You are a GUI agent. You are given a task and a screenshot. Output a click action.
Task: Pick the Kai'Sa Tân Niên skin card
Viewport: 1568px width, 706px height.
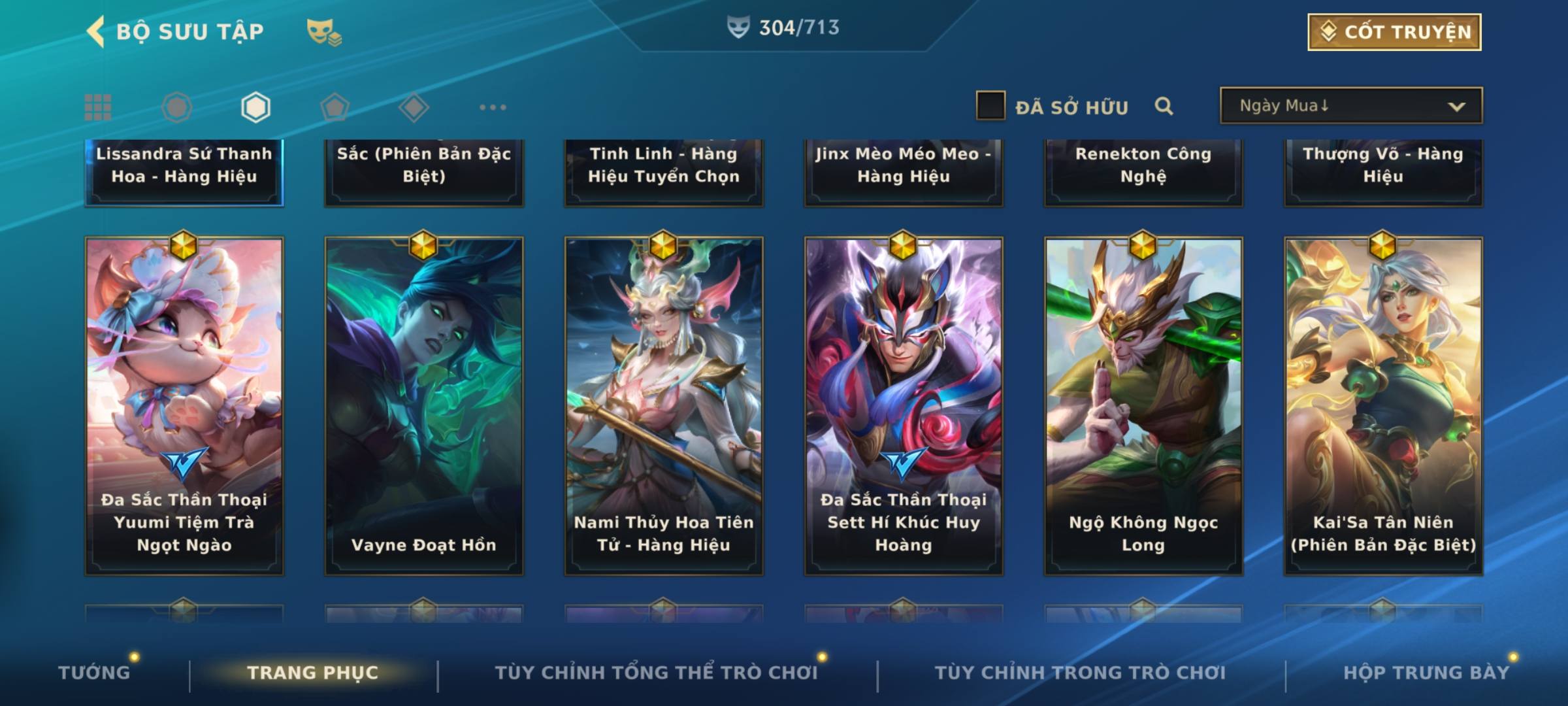pos(1383,405)
